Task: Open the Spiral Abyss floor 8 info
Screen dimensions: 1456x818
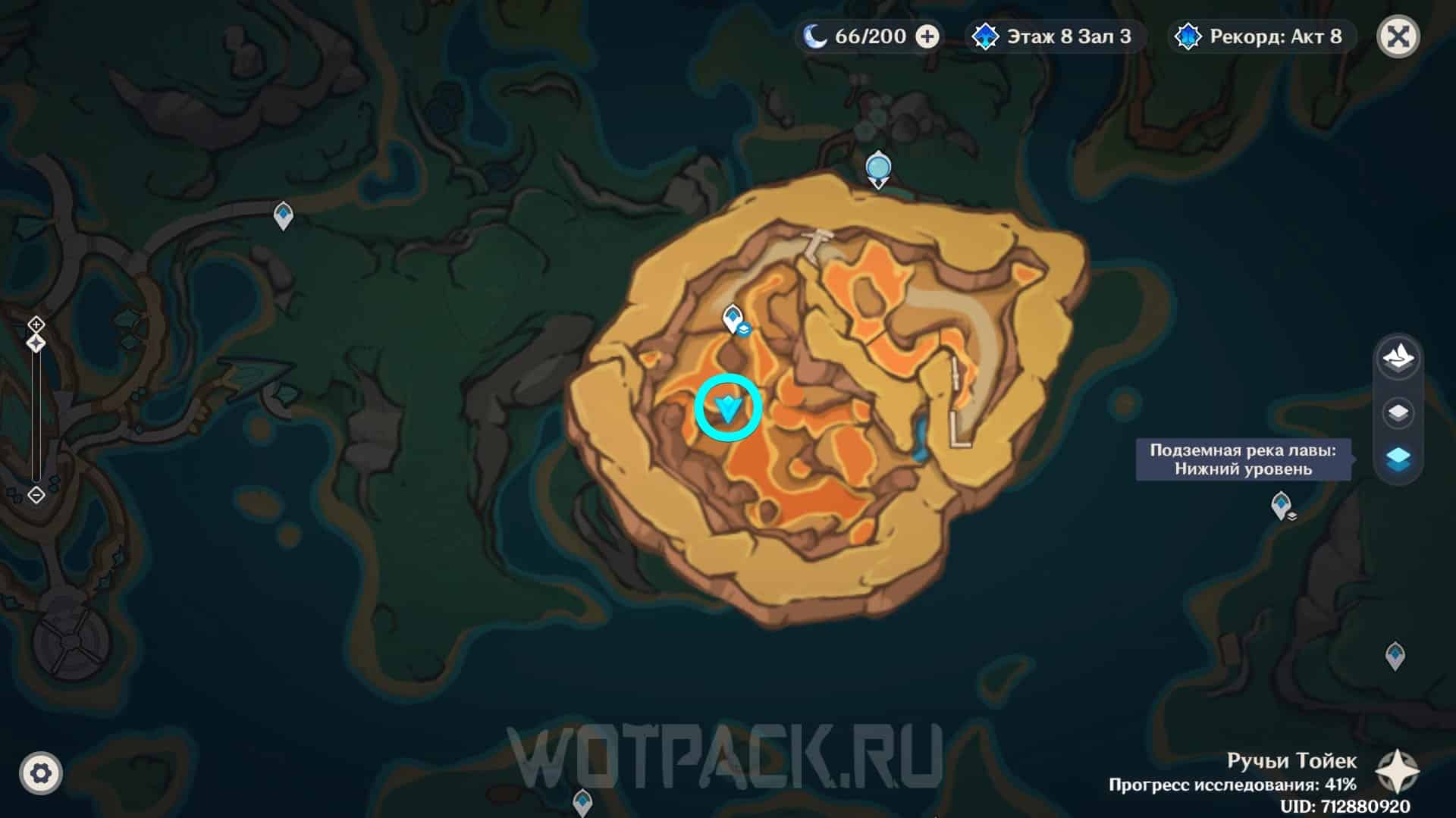Action: tap(1055, 36)
